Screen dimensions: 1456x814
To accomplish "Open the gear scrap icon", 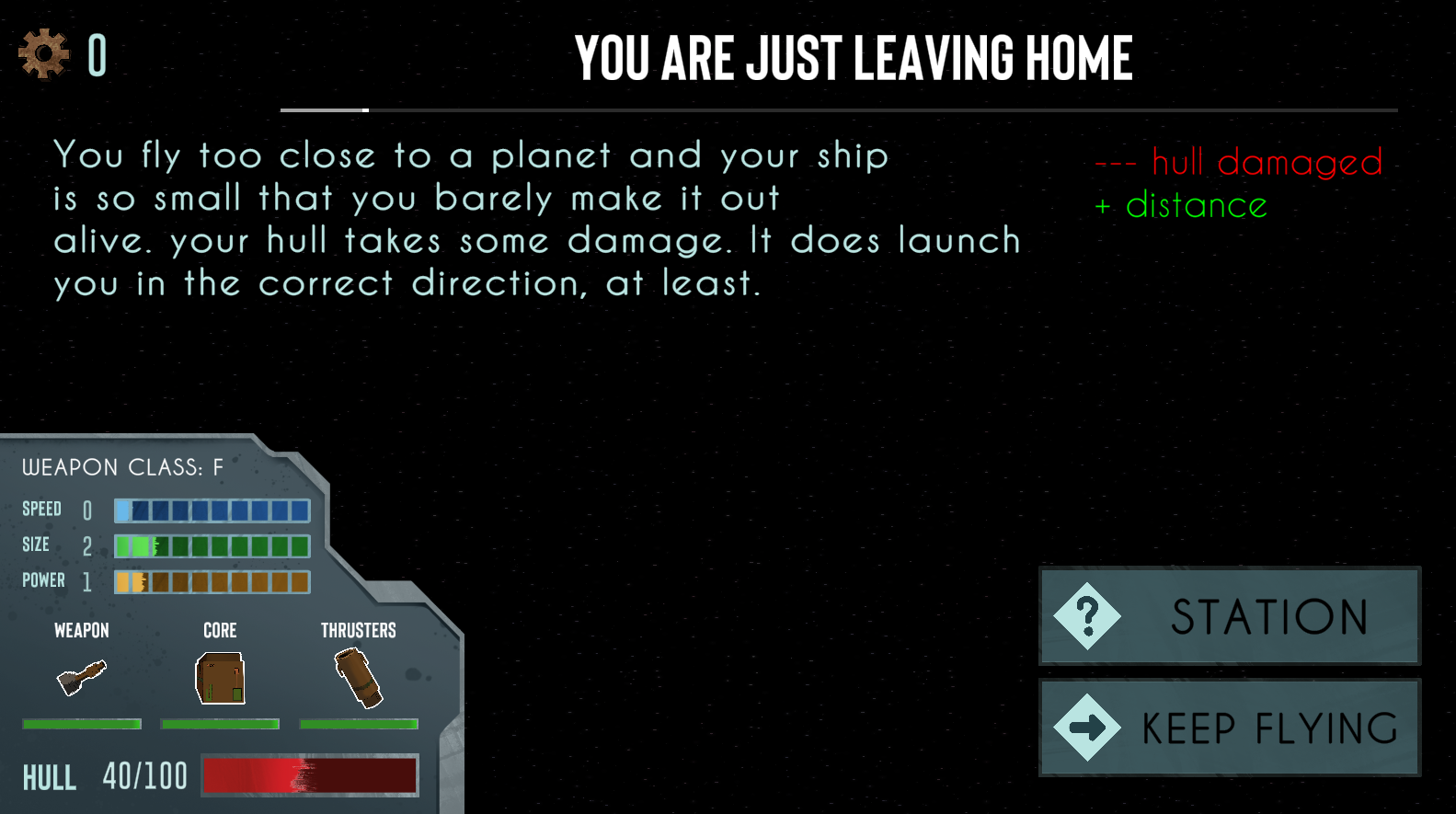I will [43, 54].
